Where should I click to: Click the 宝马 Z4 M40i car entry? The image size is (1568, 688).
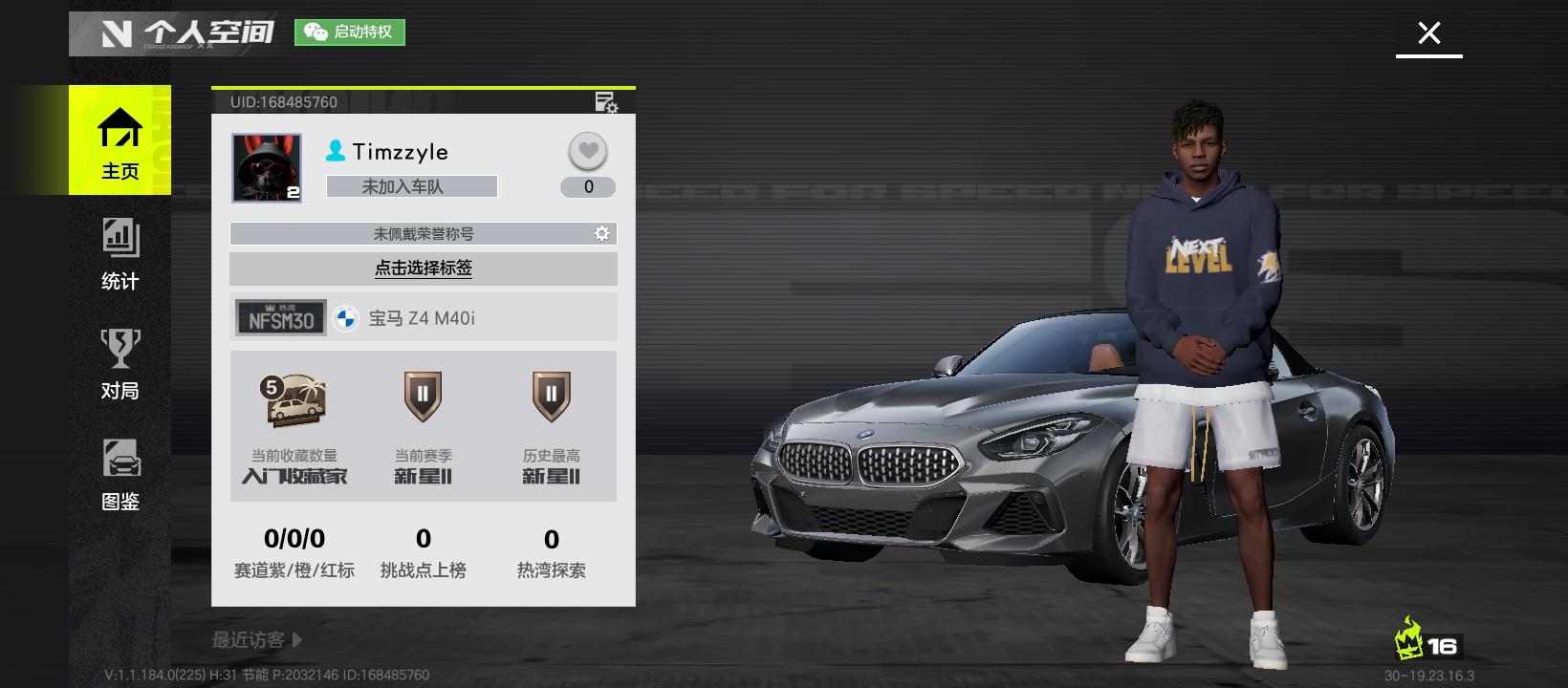click(421, 318)
